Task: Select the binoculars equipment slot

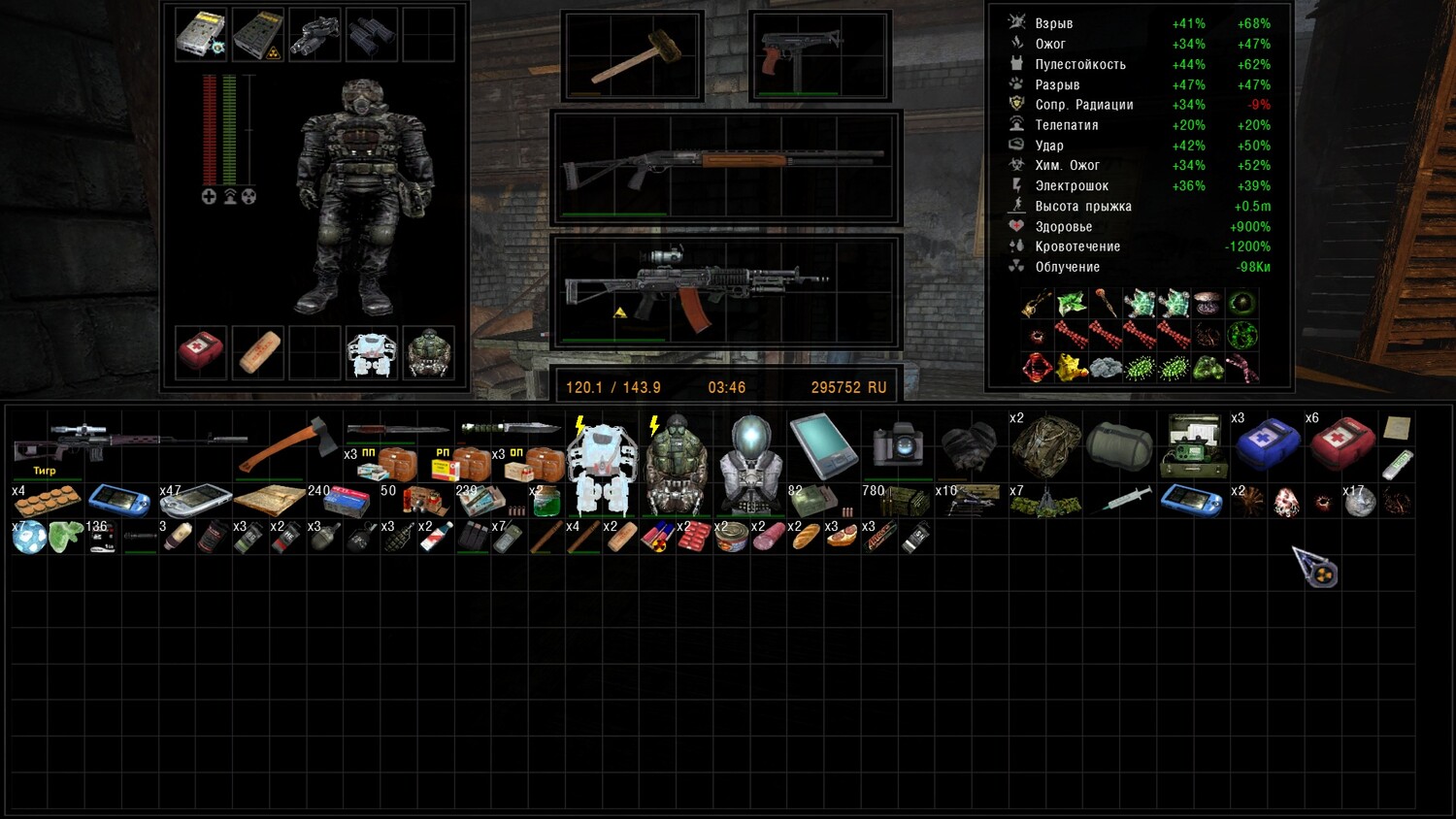Action: 372,34
